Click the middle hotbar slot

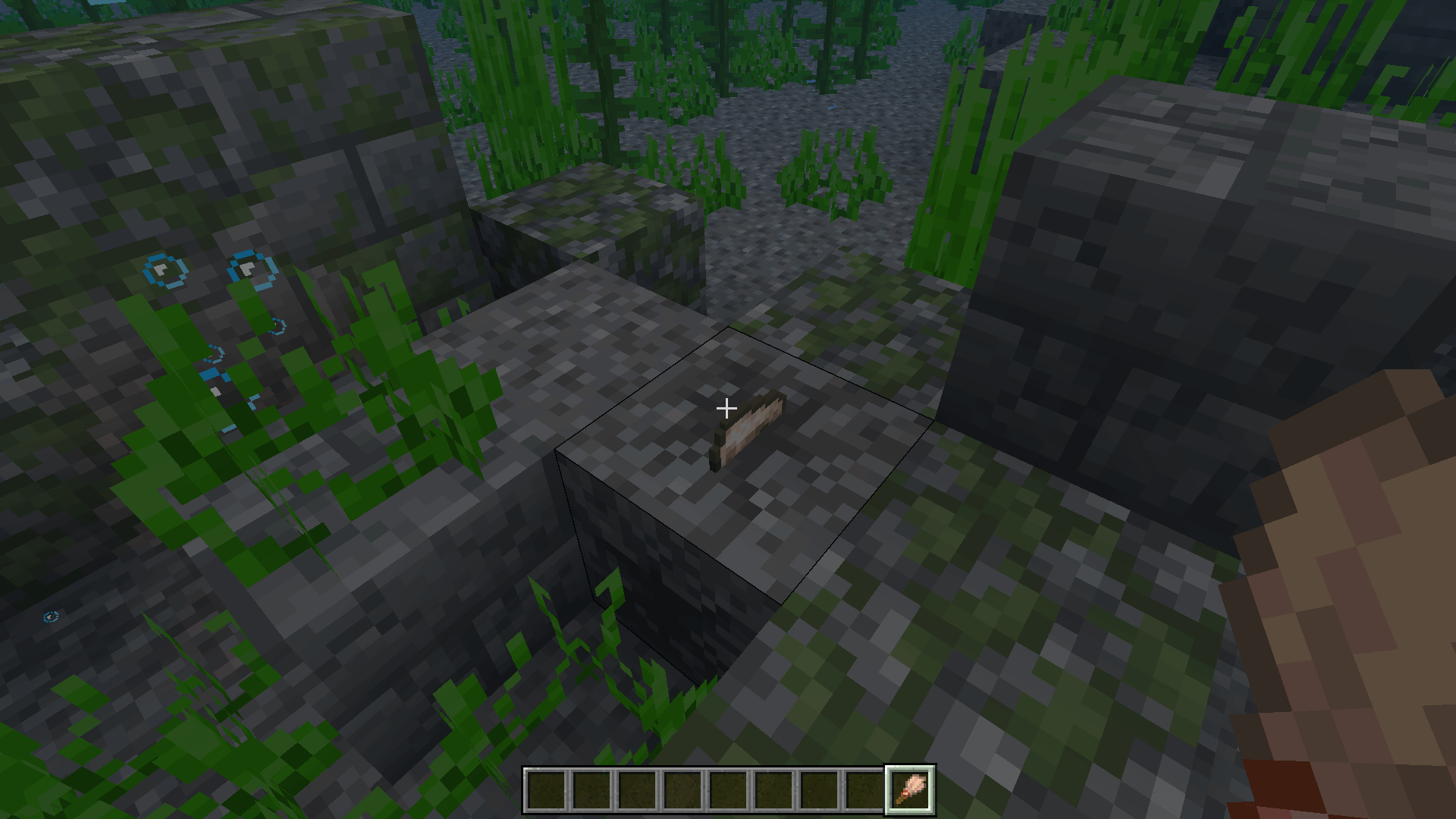(727, 791)
